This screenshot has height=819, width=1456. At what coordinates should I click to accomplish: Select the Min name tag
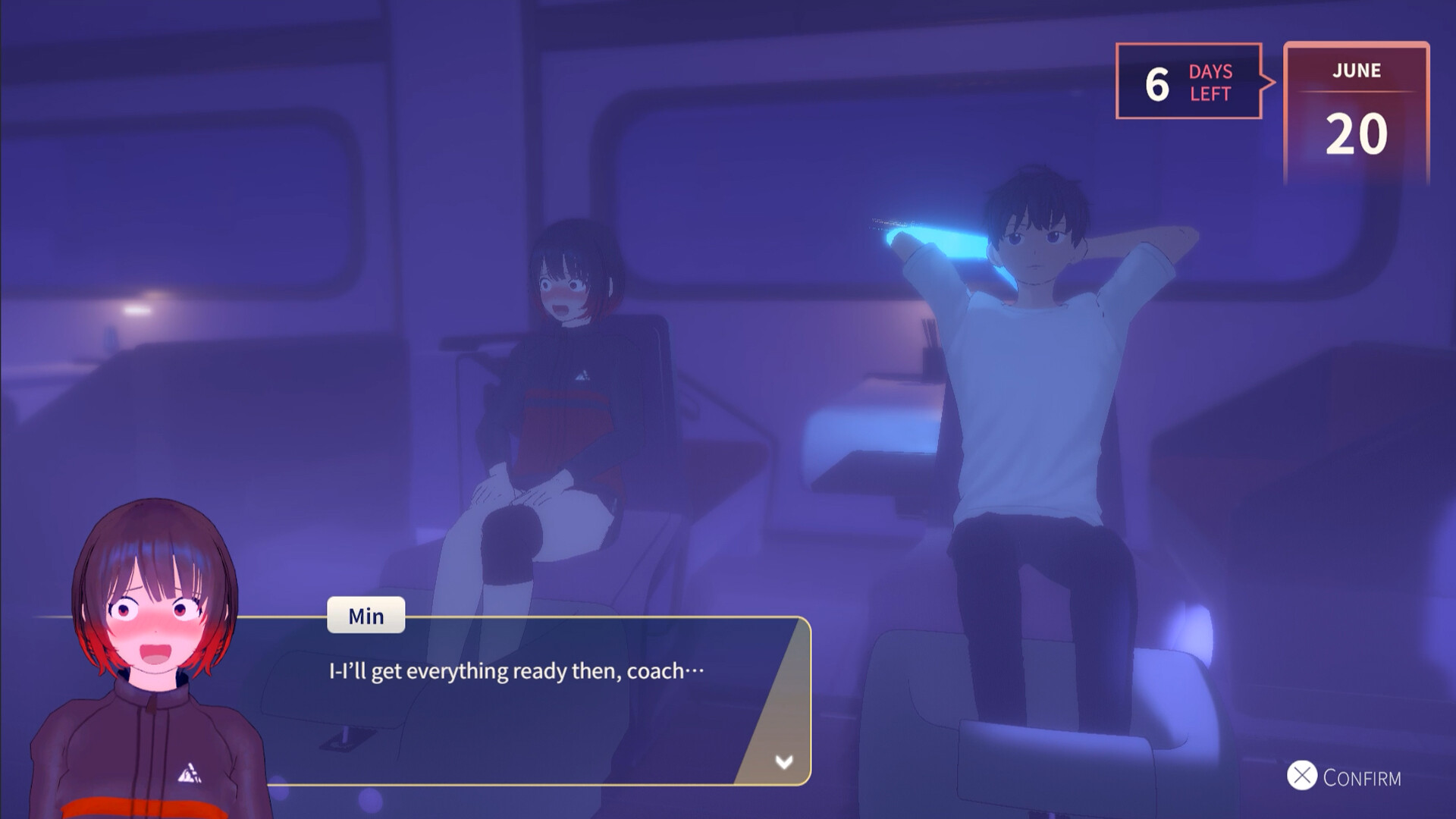tap(366, 615)
